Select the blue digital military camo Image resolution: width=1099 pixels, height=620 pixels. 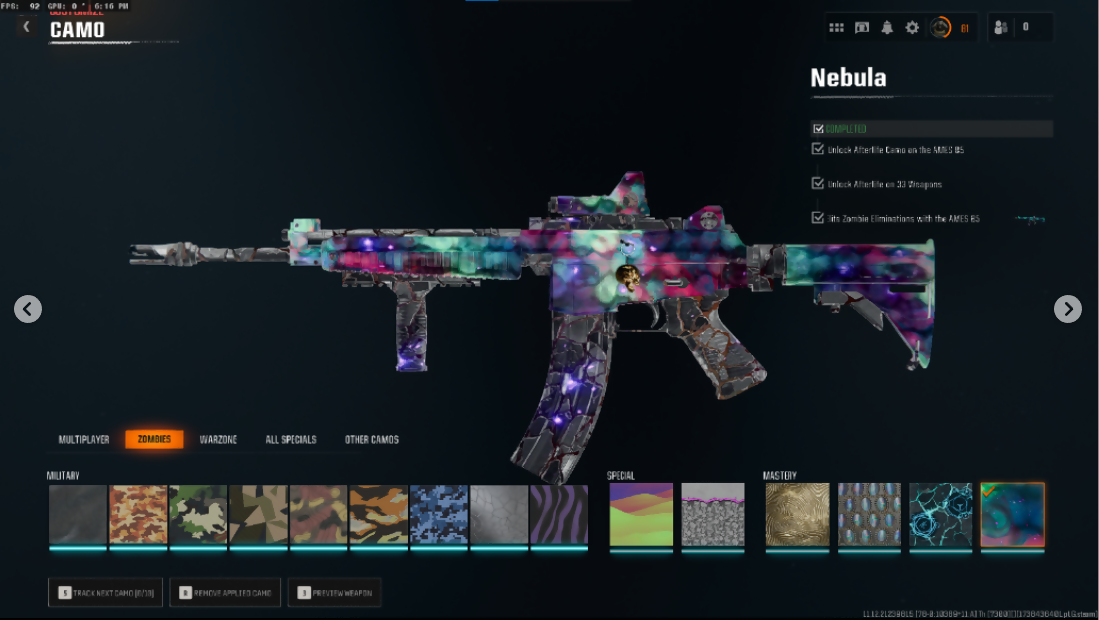pos(439,515)
